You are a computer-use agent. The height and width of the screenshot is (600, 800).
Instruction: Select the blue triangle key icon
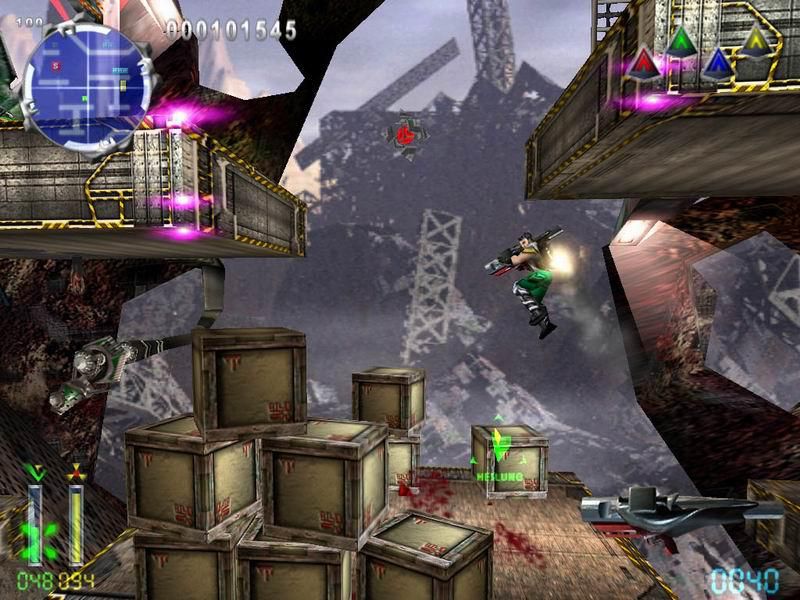tap(717, 64)
